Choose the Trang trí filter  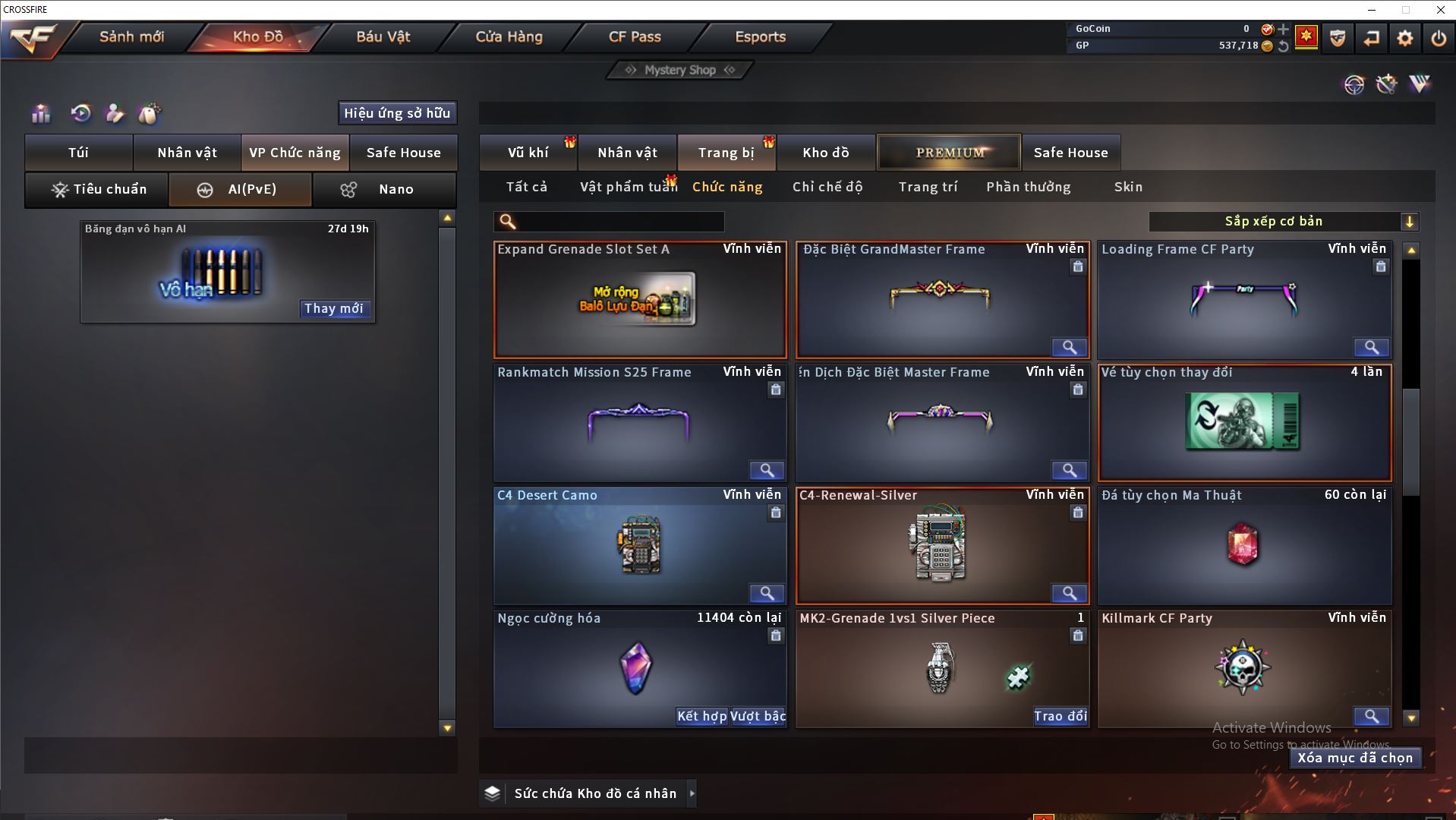click(x=928, y=187)
